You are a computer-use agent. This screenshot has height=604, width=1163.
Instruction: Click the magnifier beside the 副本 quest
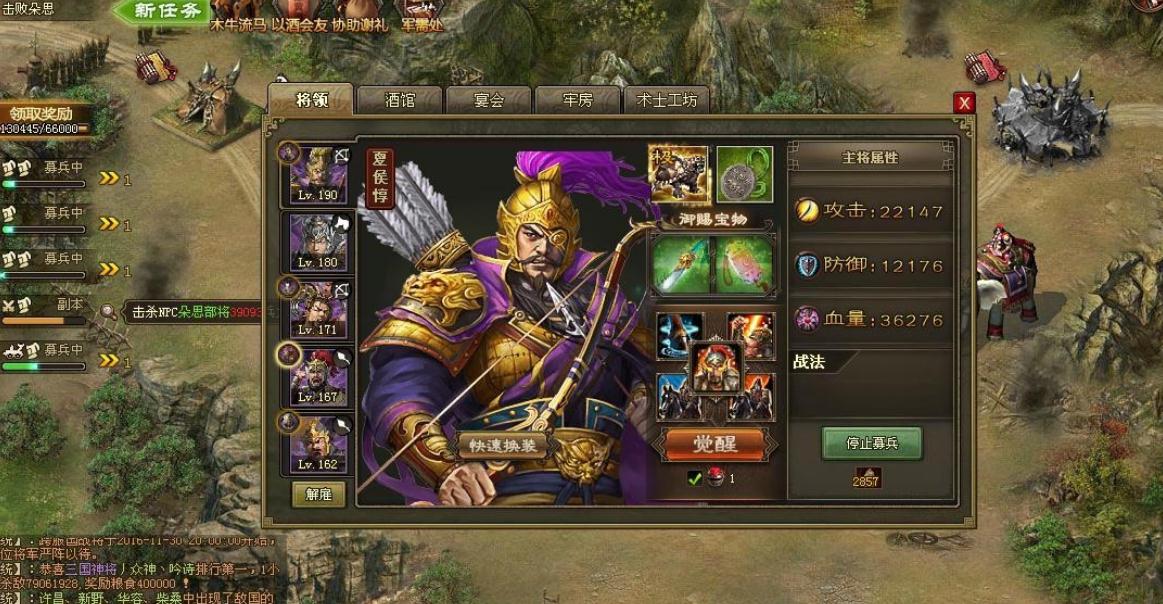(x=108, y=312)
